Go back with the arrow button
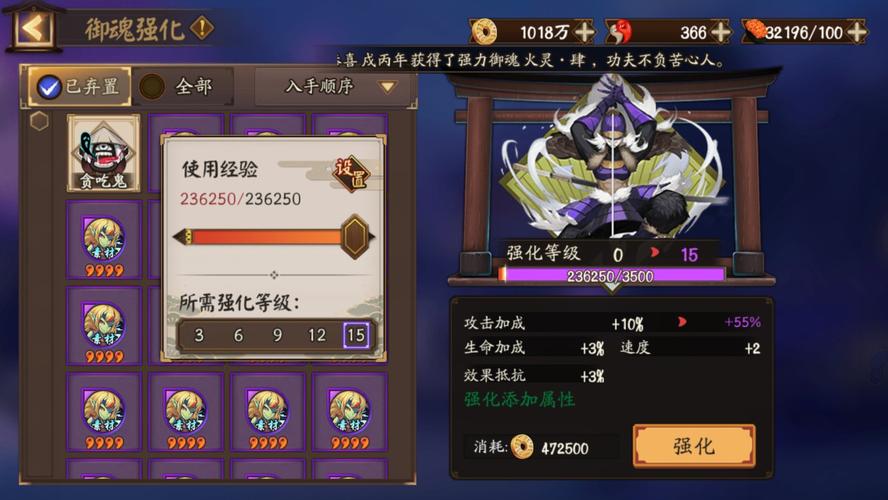This screenshot has width=888, height=500. tap(33, 27)
